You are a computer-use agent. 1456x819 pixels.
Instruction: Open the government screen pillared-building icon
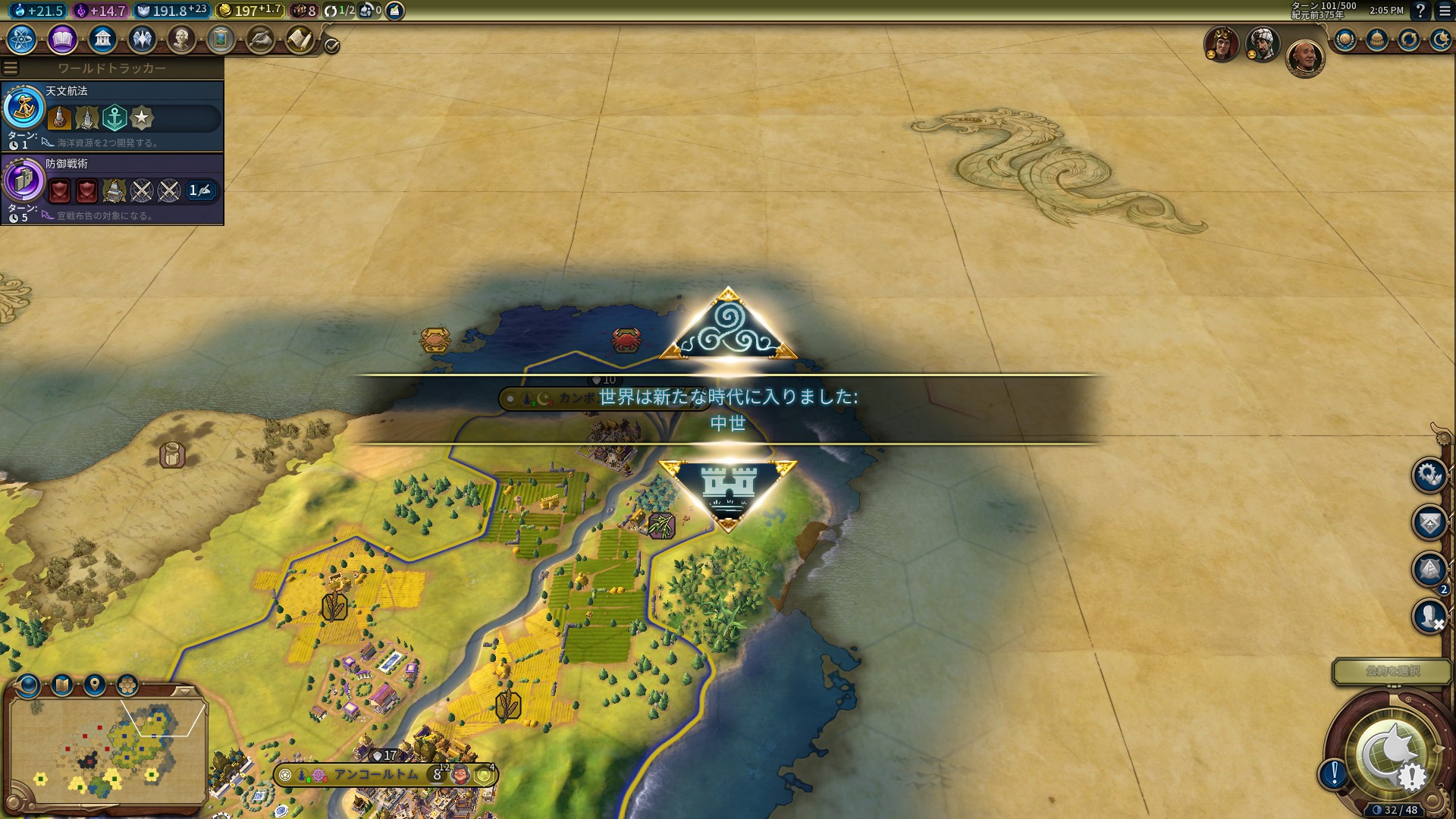(102, 39)
